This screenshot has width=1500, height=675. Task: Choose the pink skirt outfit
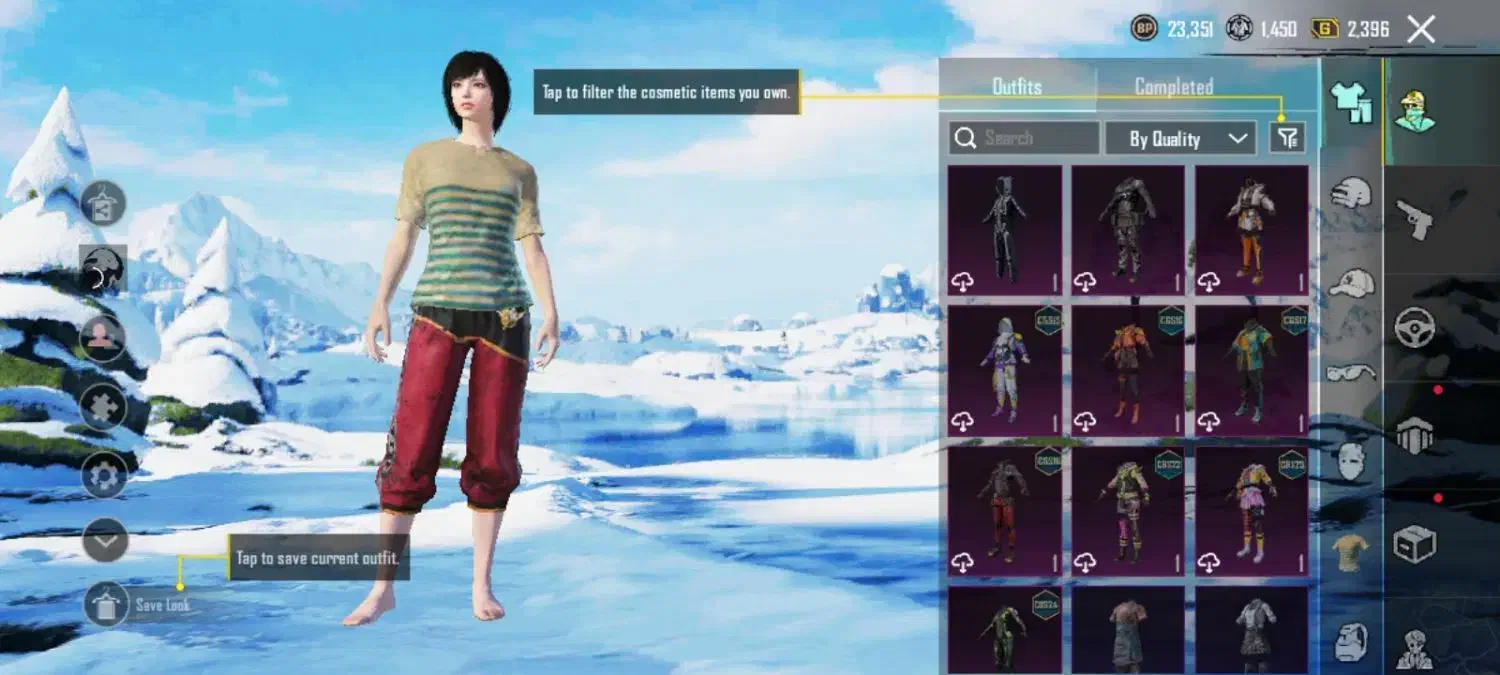pyautogui.click(x=1251, y=511)
